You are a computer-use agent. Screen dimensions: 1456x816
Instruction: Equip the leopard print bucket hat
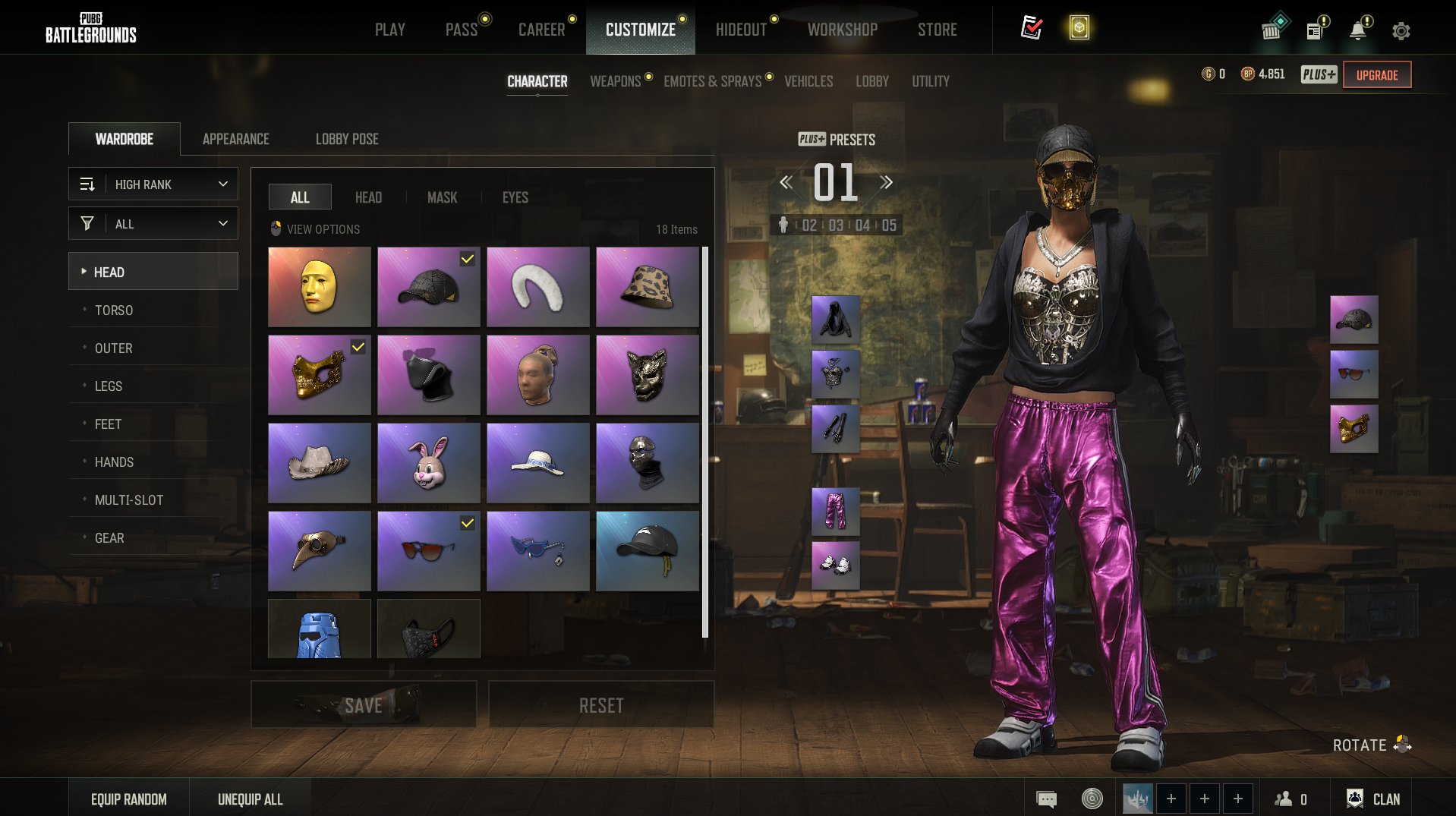pyautogui.click(x=647, y=287)
